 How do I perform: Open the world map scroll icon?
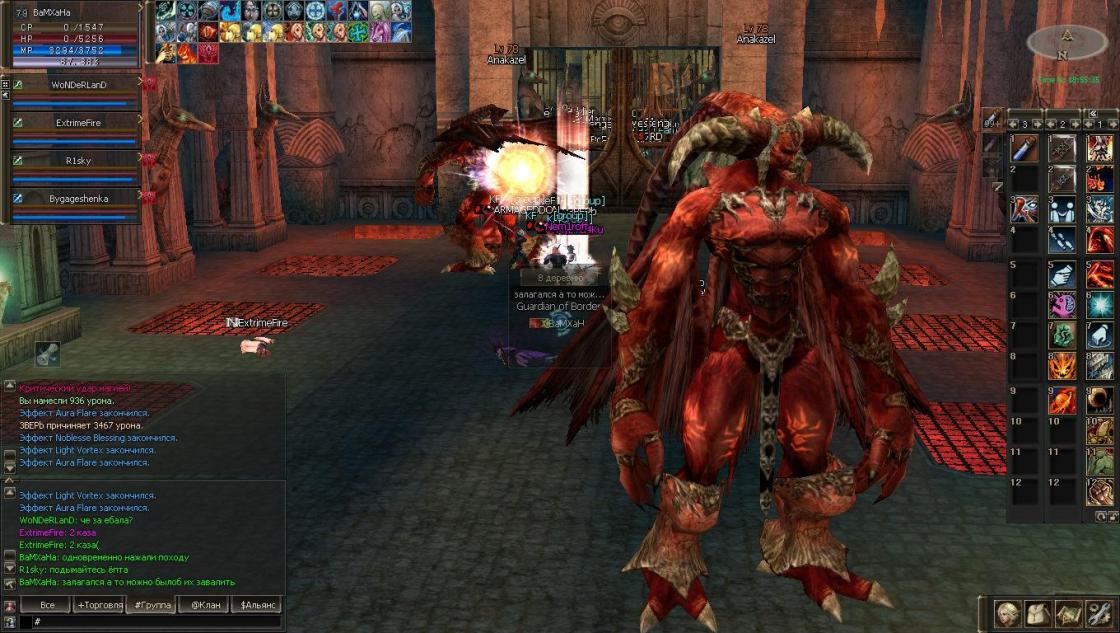[x=1068, y=612]
